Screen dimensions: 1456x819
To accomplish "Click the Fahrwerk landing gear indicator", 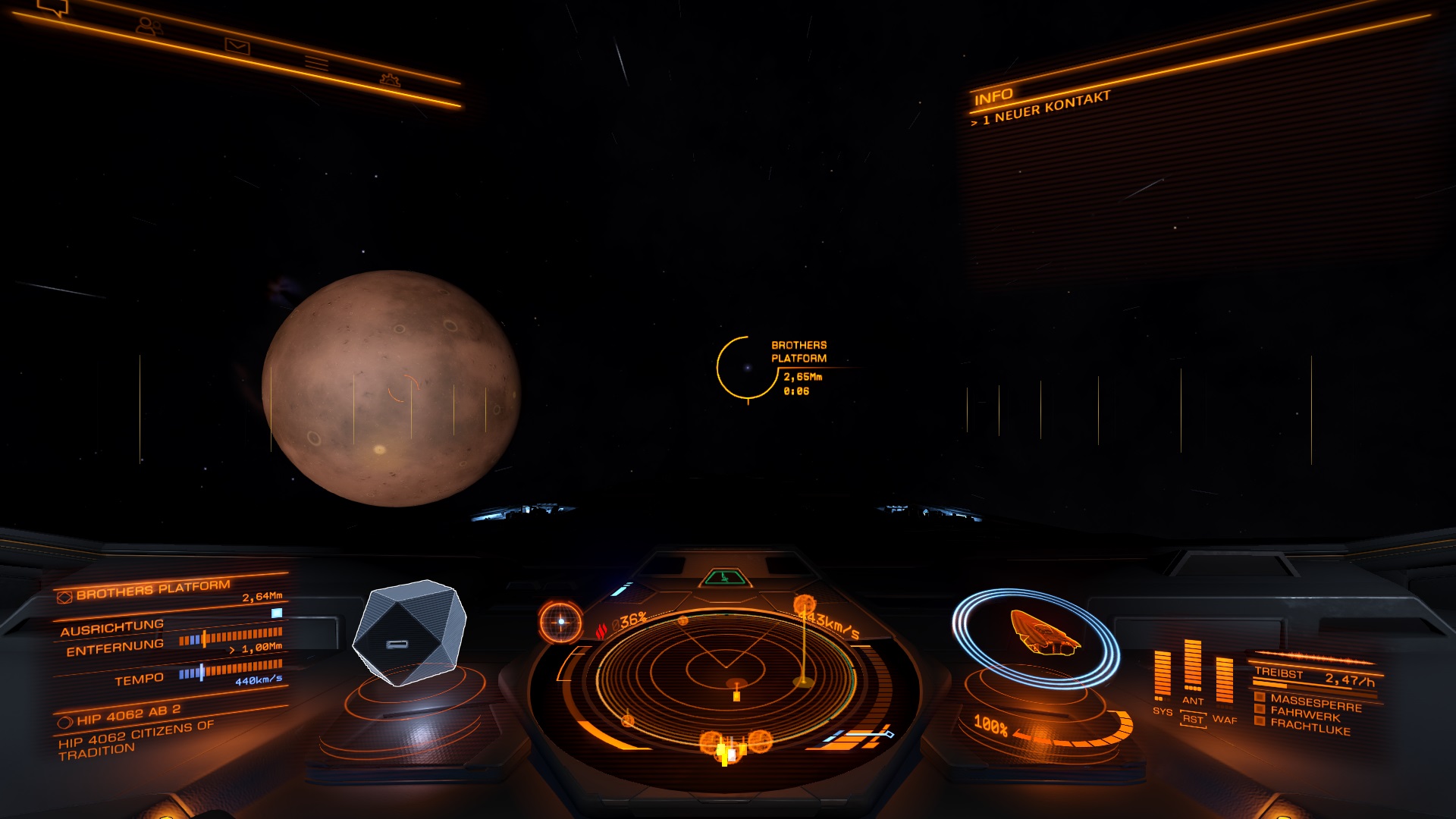I will point(1304,714).
